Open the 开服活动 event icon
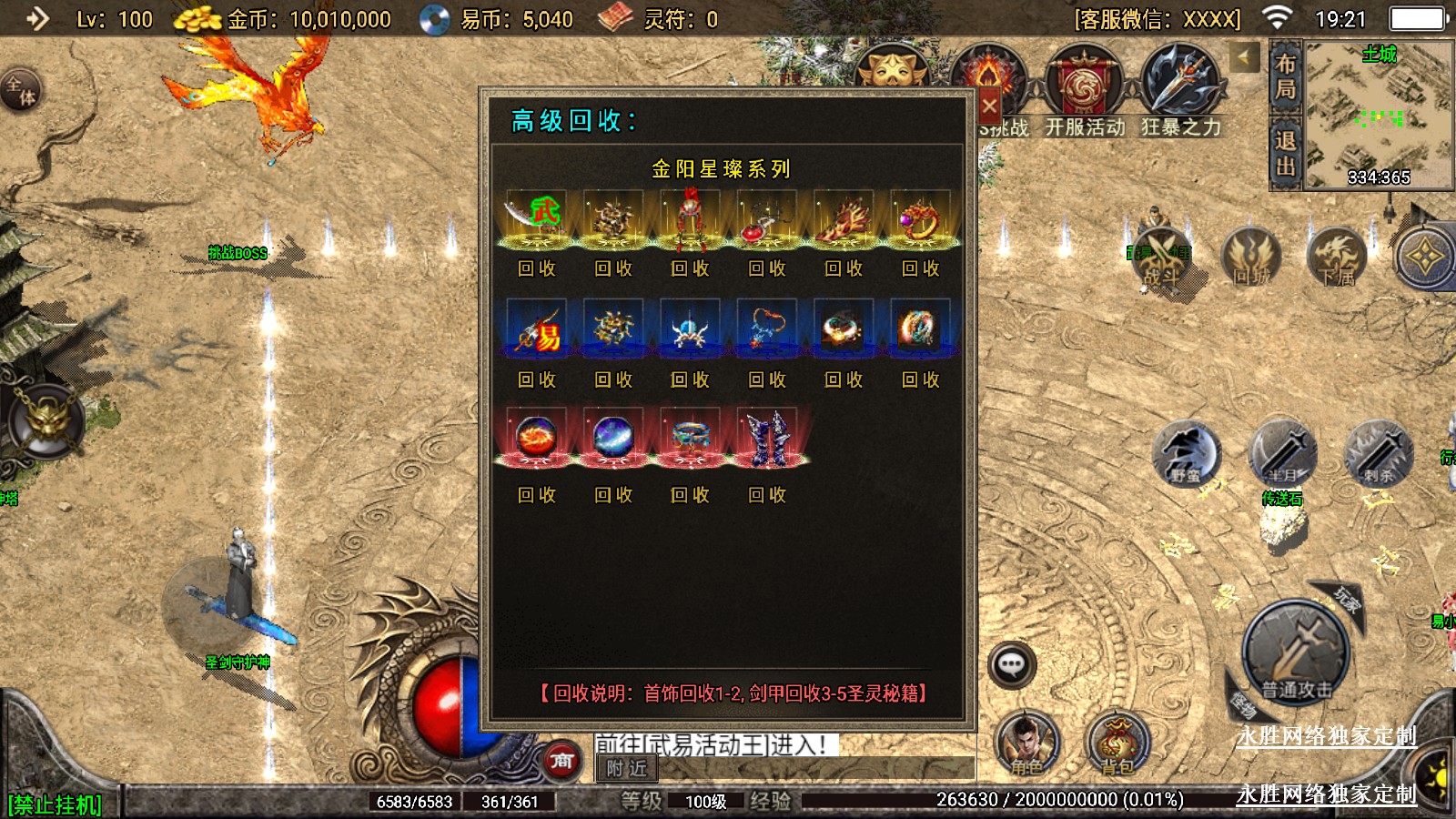Image resolution: width=1456 pixels, height=819 pixels. pyautogui.click(x=1085, y=93)
